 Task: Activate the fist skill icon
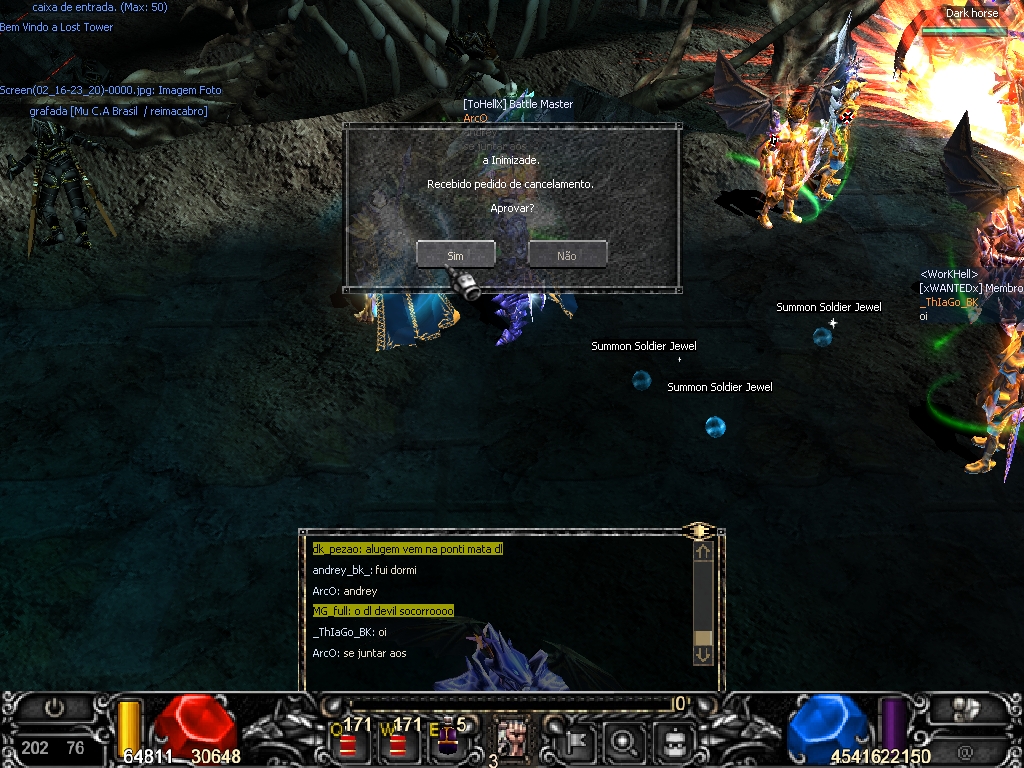click(511, 741)
